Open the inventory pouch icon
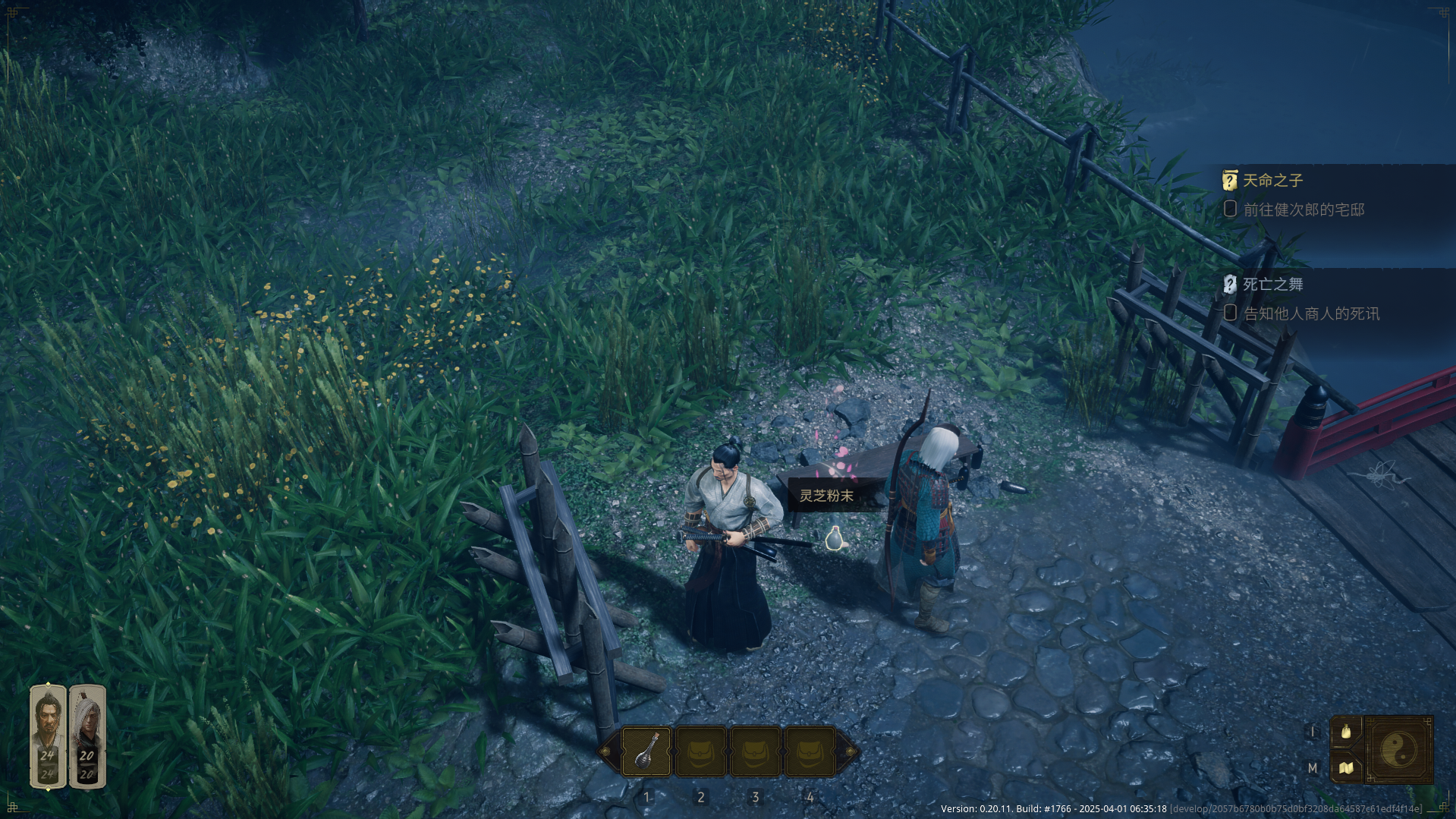This screenshot has width=1456, height=819. coord(1346,732)
